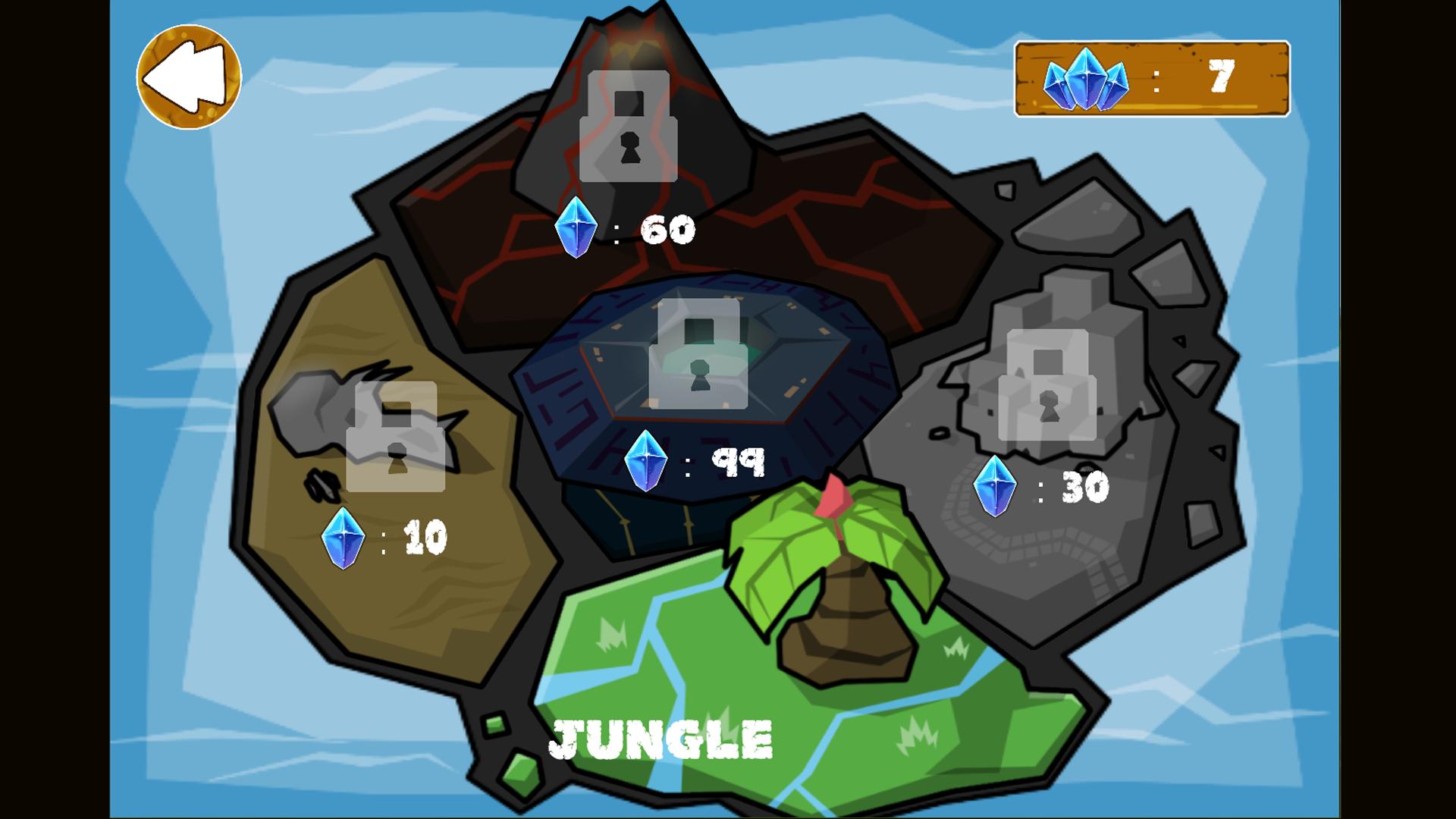Click the crystal count showing 7

[1222, 76]
